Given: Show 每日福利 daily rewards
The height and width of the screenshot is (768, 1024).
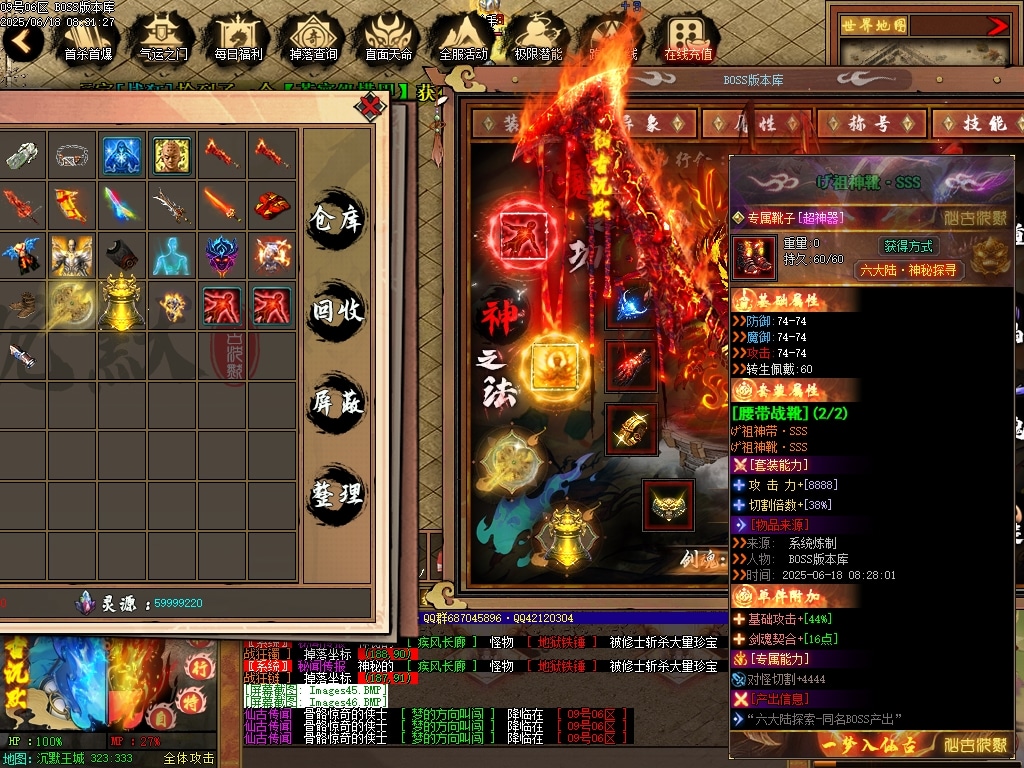Looking at the screenshot, I should coord(238,38).
